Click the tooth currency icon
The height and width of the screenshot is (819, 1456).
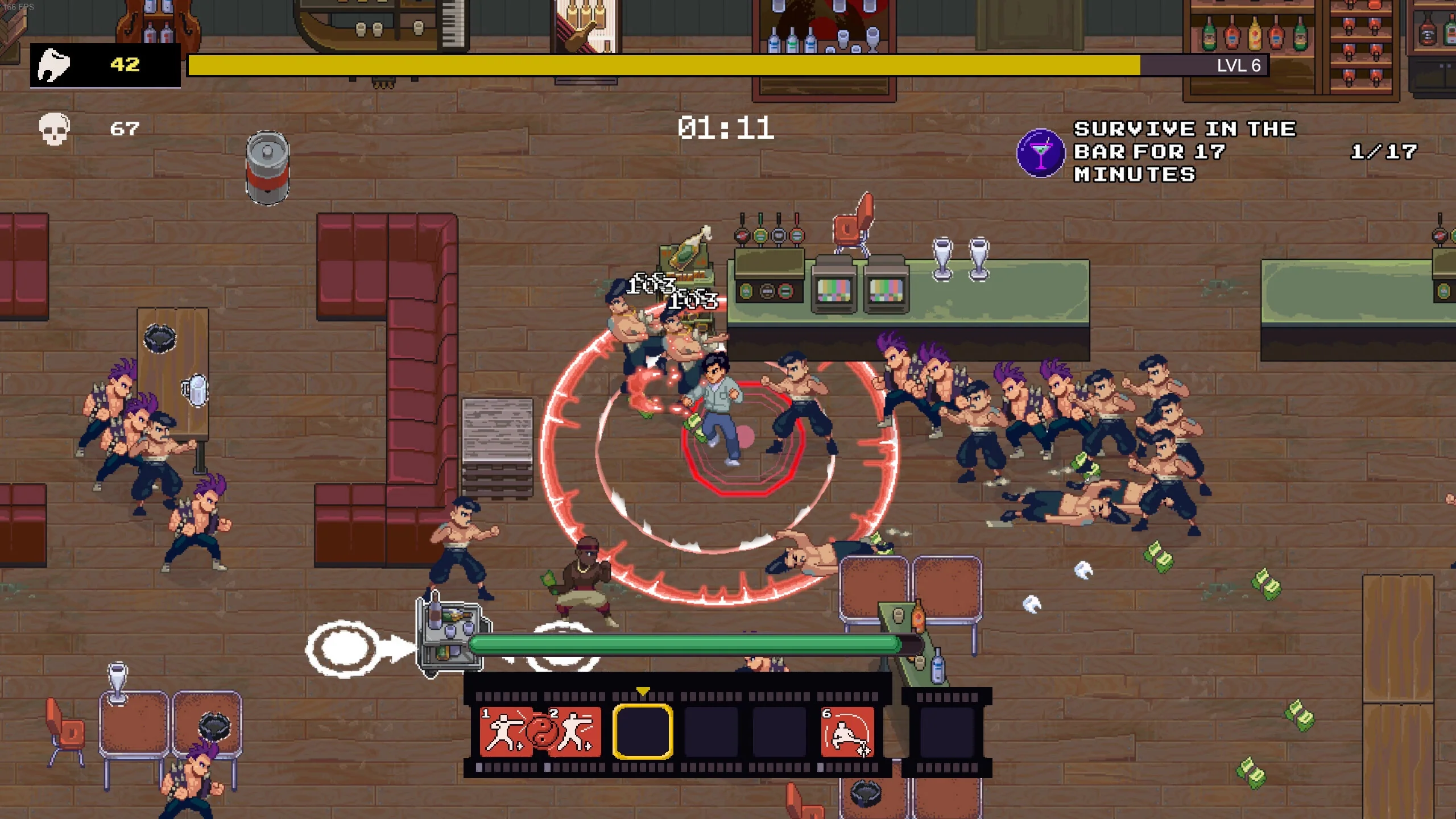tap(54, 65)
